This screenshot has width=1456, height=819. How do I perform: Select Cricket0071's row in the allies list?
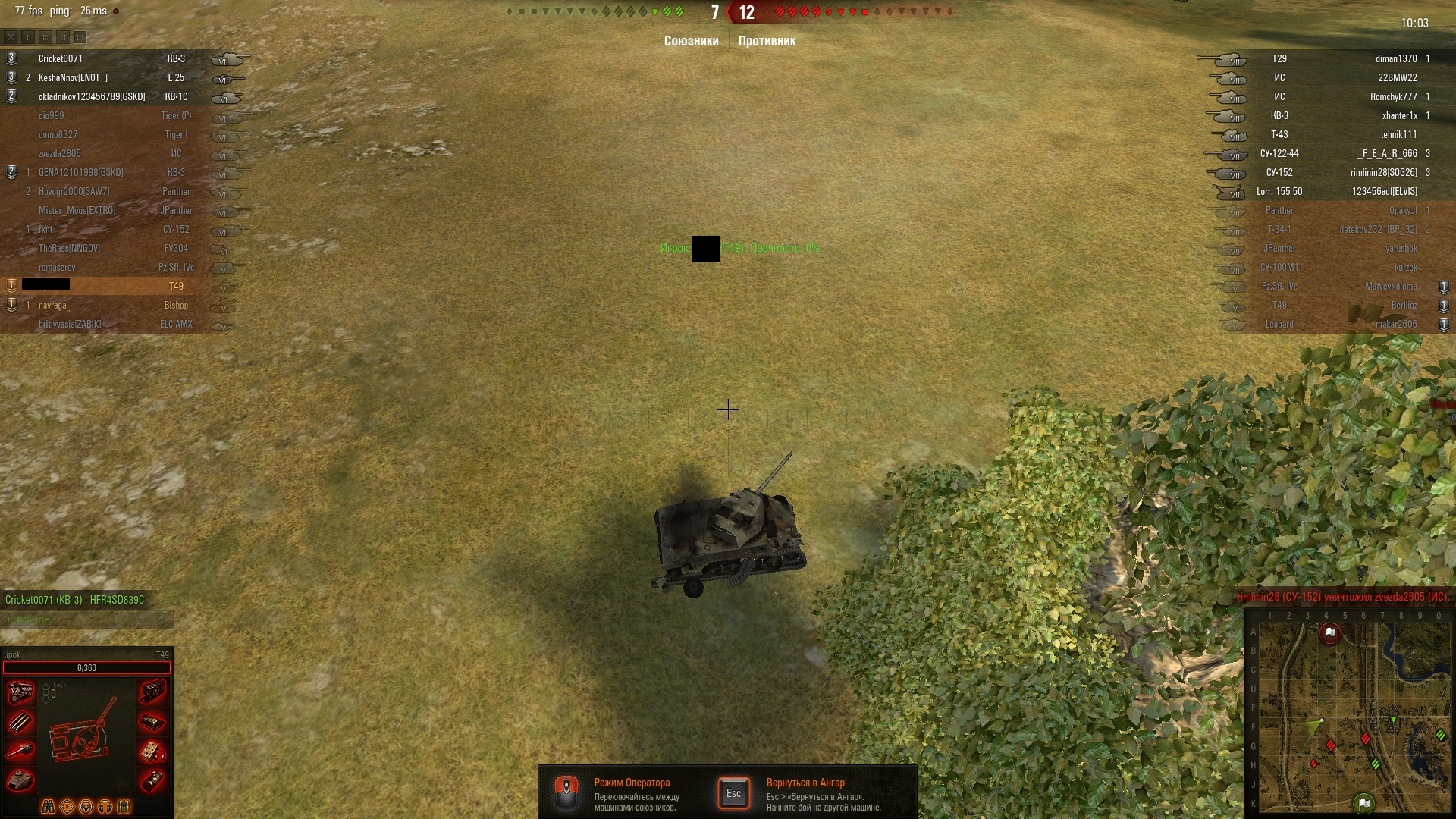[x=114, y=58]
